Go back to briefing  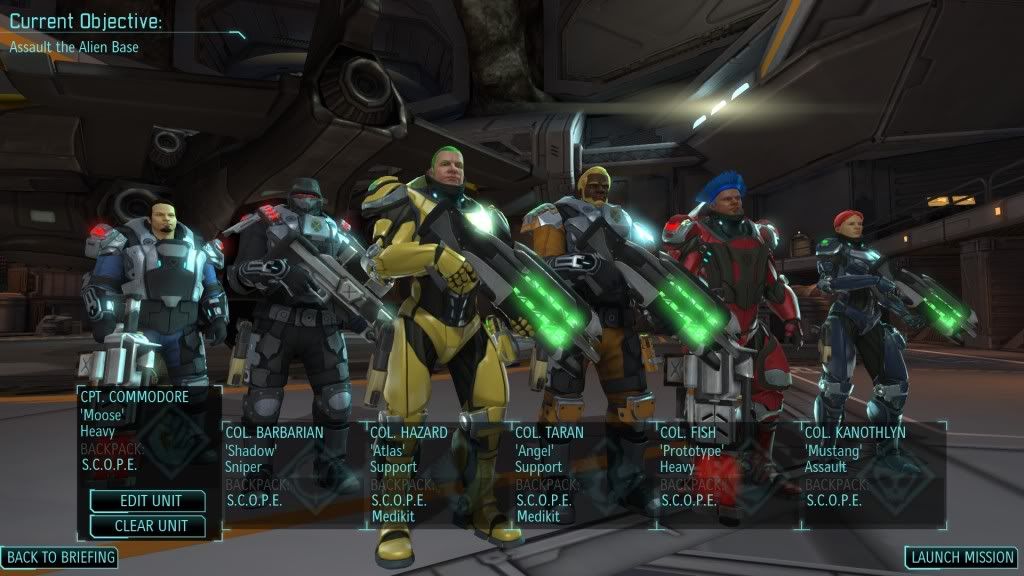point(60,557)
